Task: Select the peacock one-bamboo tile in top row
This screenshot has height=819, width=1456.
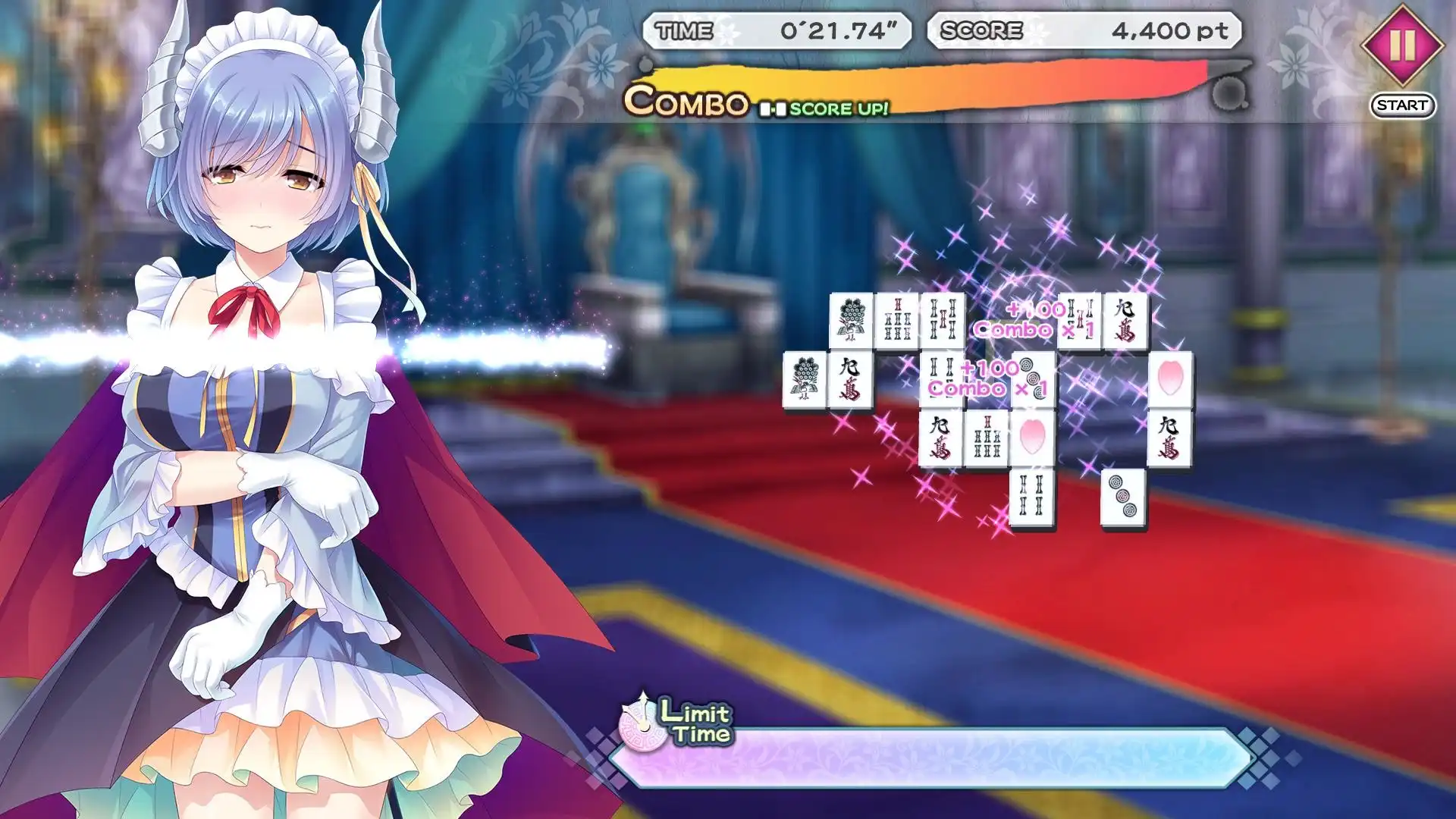Action: (x=850, y=317)
